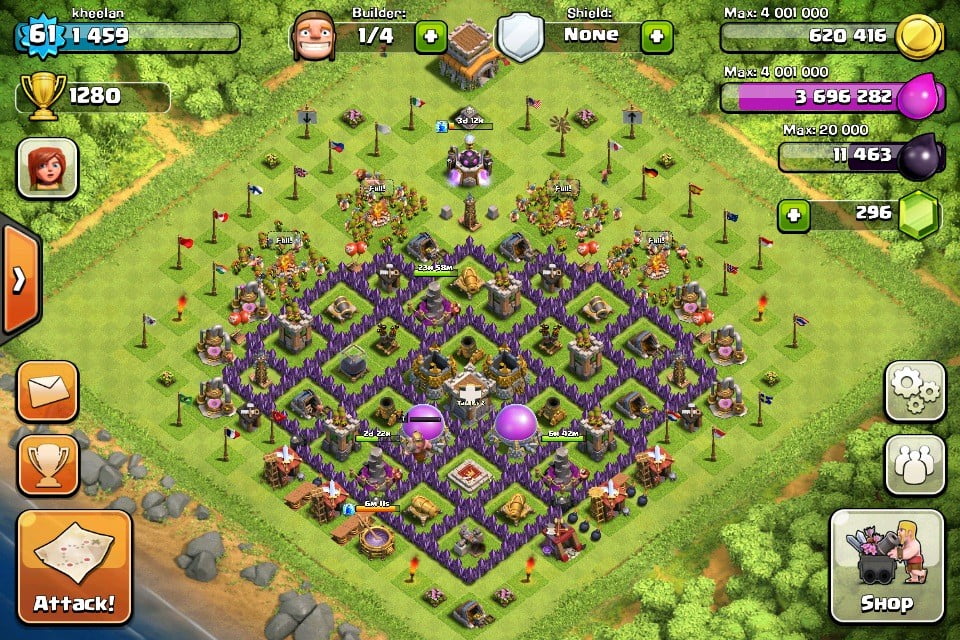Buy a shield with the plus button
Viewport: 960px width, 640px height.
657,36
